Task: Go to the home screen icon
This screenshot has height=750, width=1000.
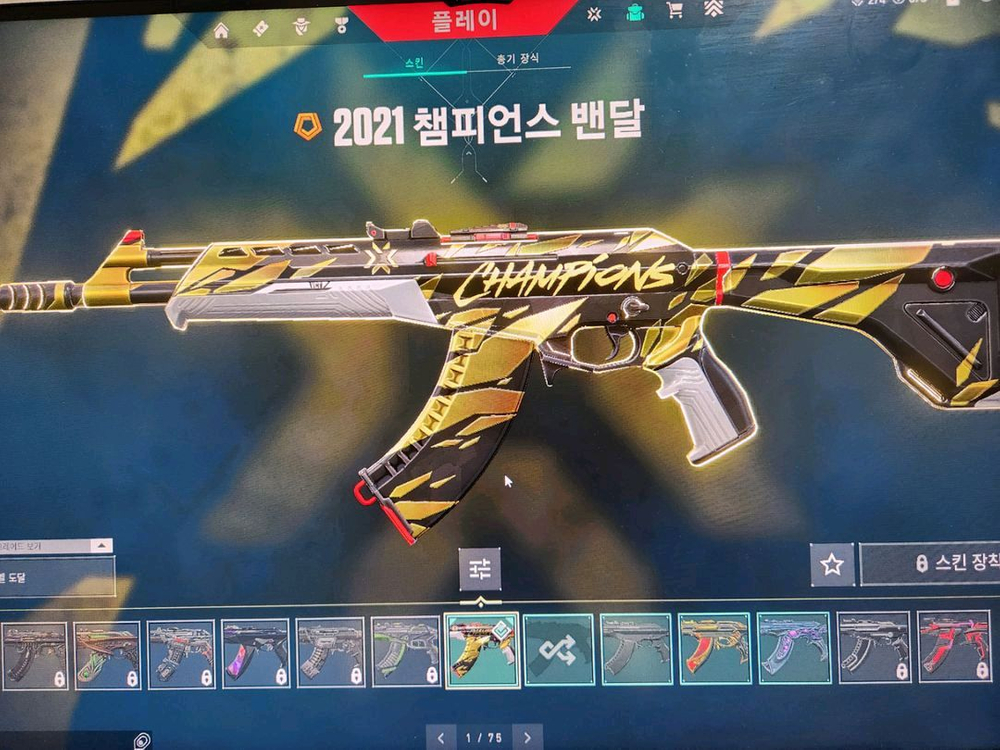Action: 221,30
